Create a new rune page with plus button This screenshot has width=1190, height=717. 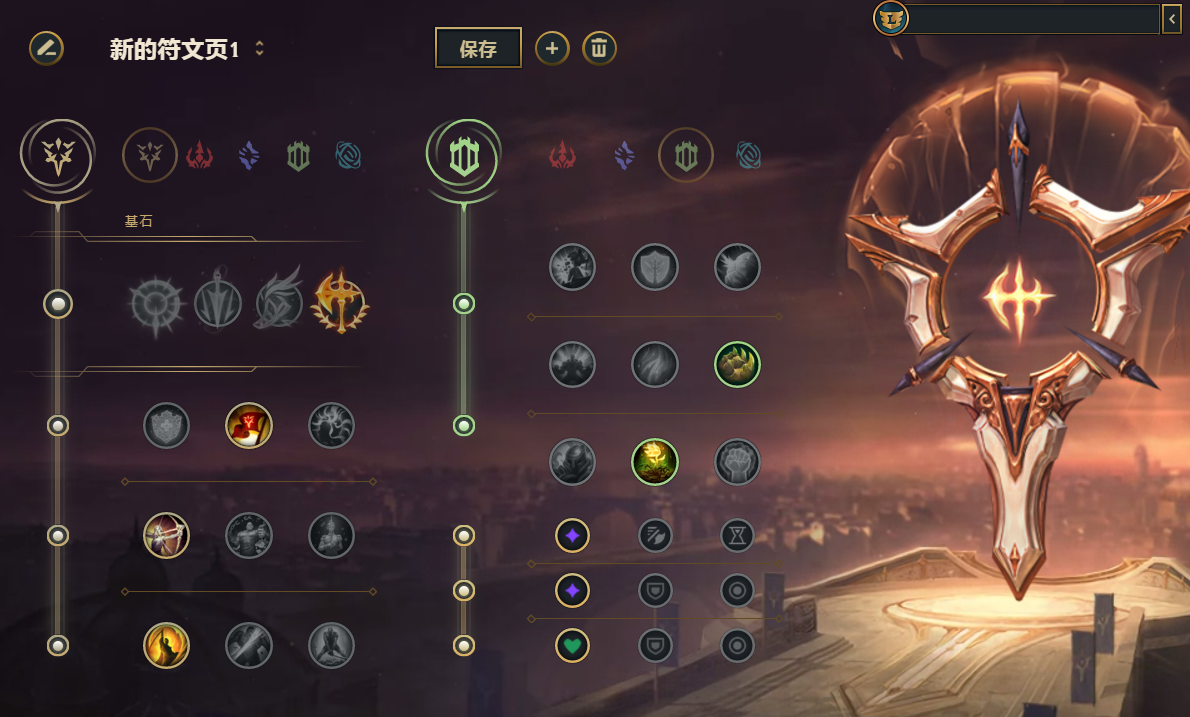click(552, 48)
